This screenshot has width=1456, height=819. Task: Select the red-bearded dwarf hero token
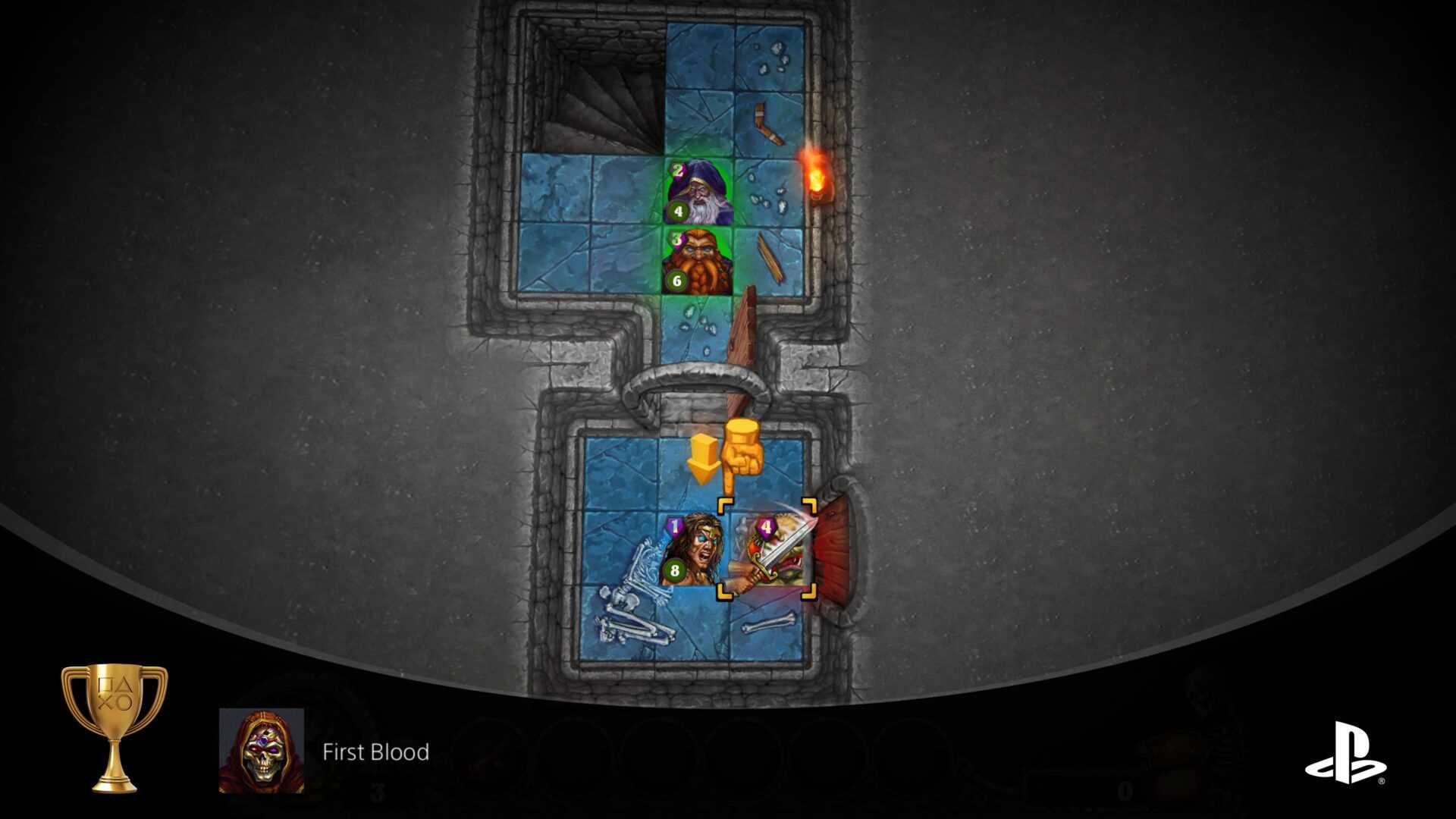tap(698, 262)
